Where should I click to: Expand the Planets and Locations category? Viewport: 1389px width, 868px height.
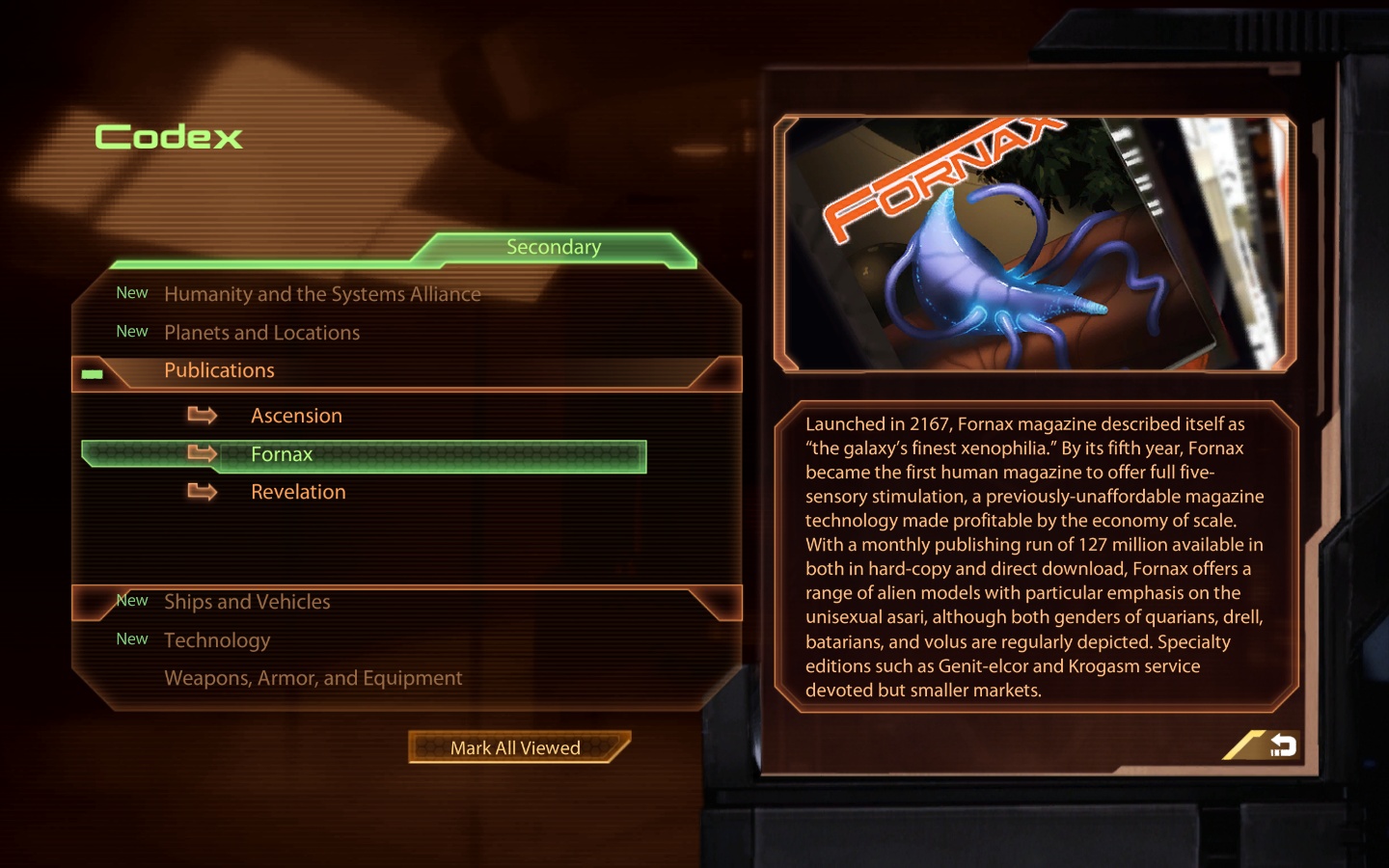pyautogui.click(x=261, y=333)
